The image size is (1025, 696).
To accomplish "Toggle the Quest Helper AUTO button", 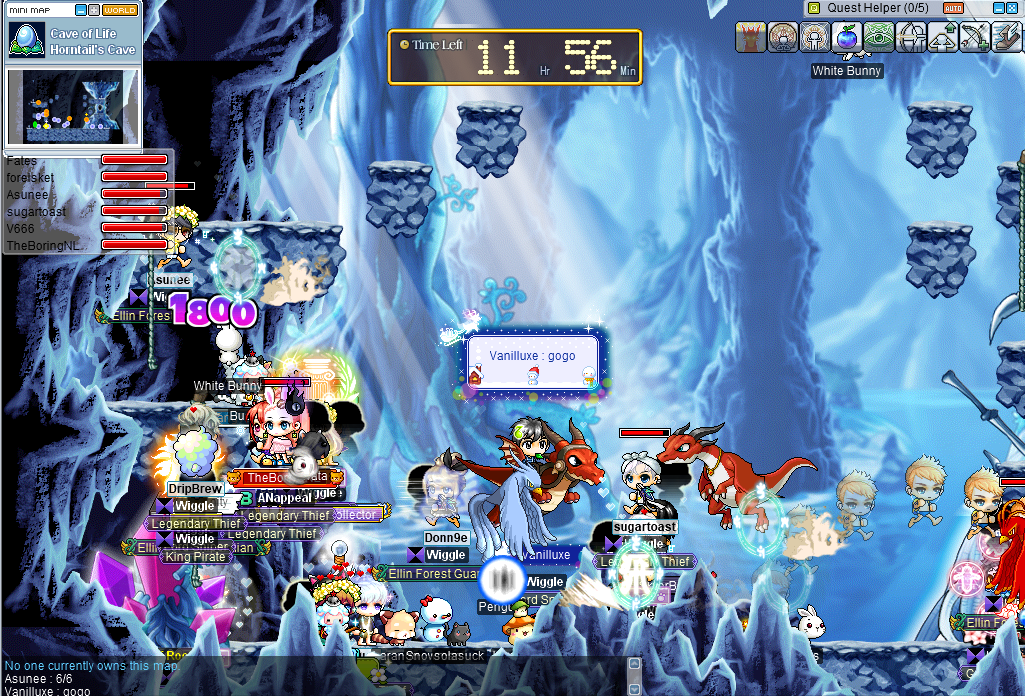I will (x=953, y=8).
